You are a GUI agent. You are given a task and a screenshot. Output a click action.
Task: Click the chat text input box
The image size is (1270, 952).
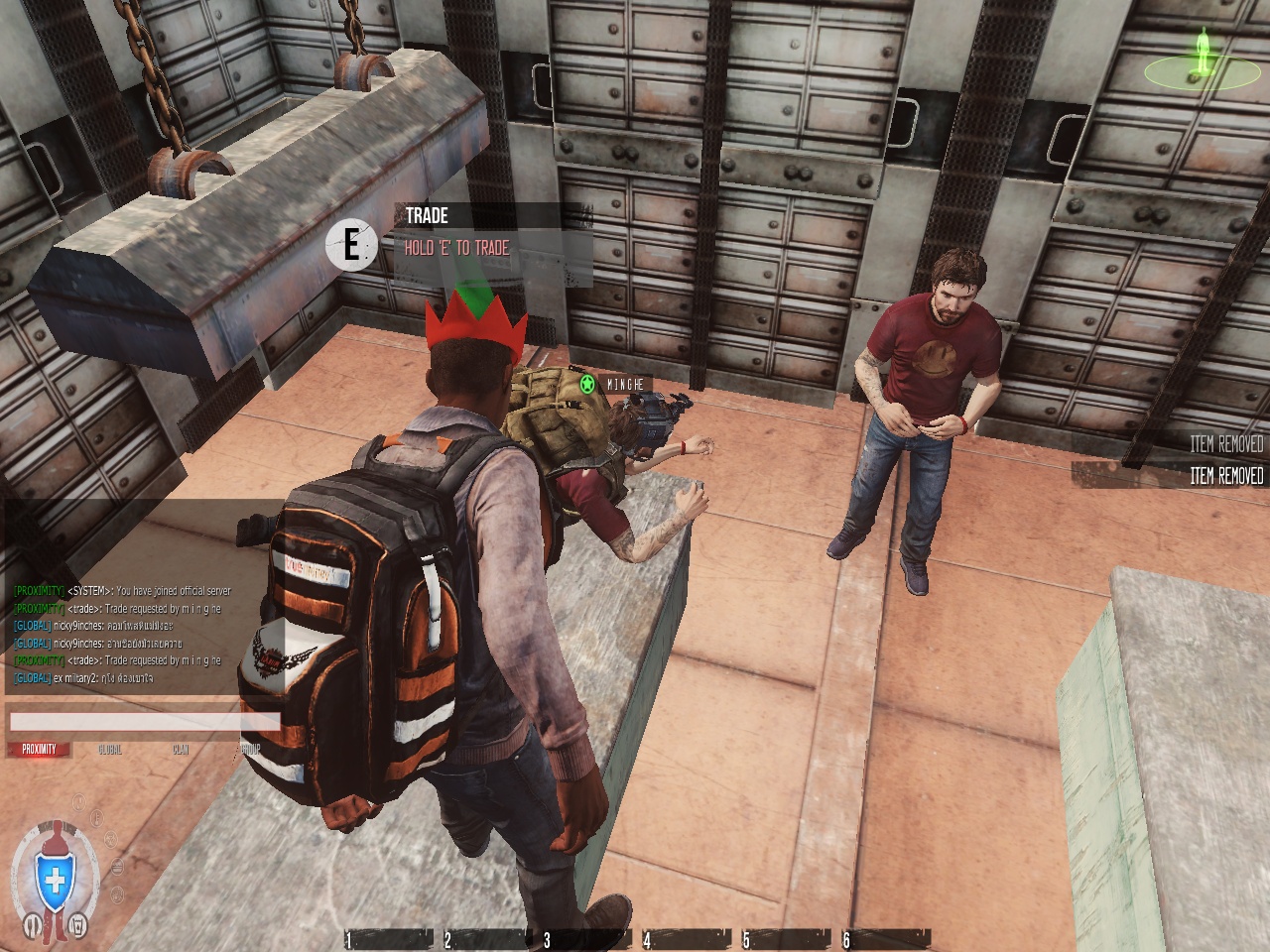click(x=144, y=721)
